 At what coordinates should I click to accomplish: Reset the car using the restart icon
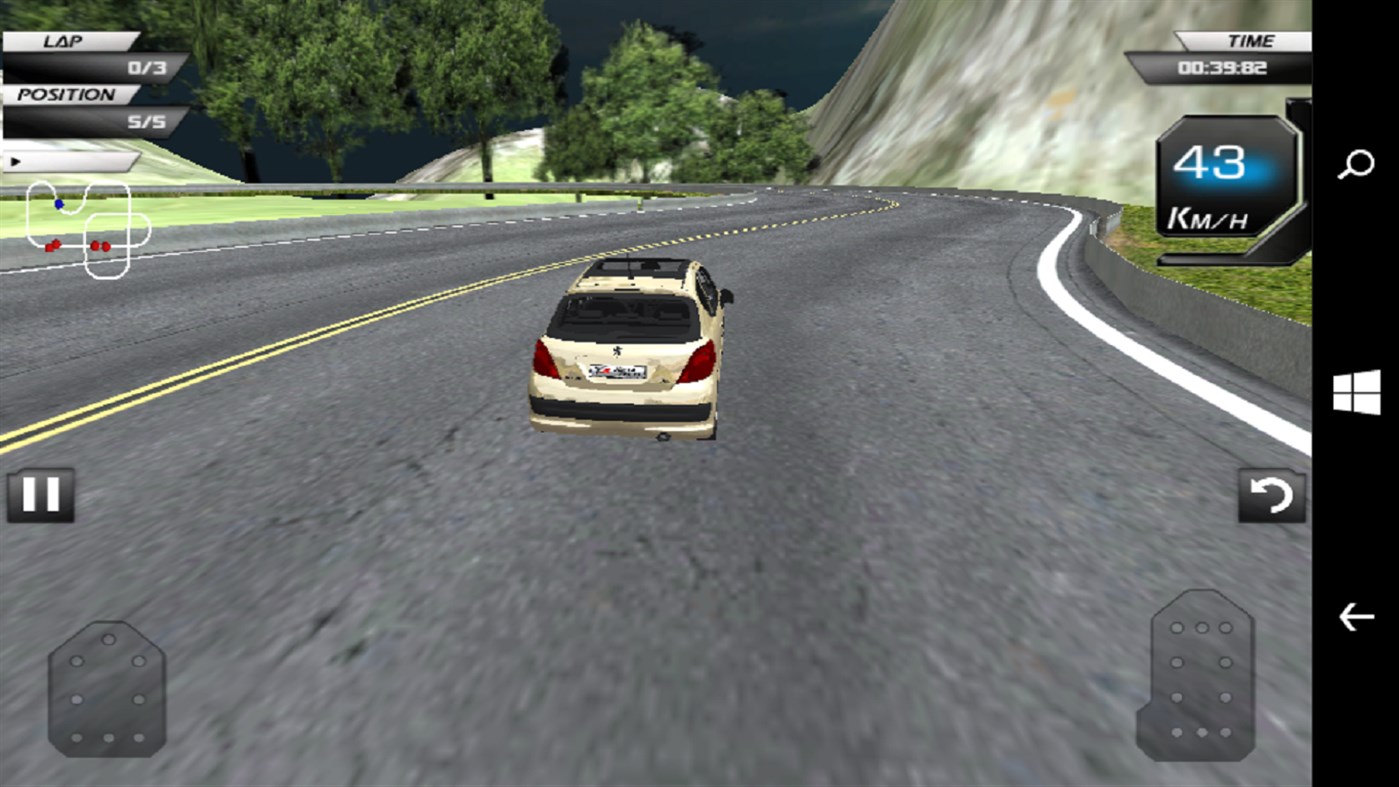[x=1271, y=494]
